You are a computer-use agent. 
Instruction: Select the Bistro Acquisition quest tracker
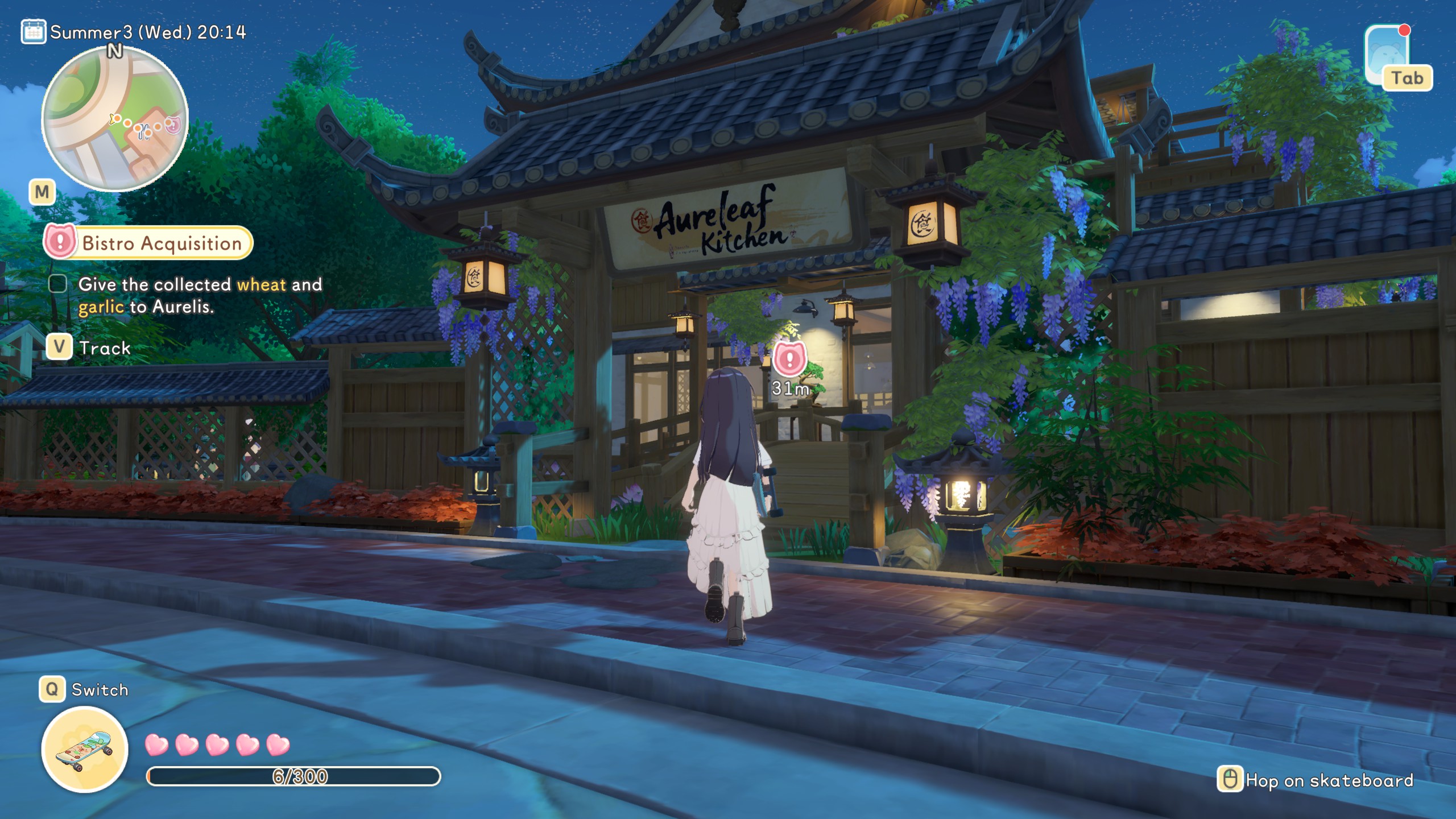pyautogui.click(x=149, y=243)
